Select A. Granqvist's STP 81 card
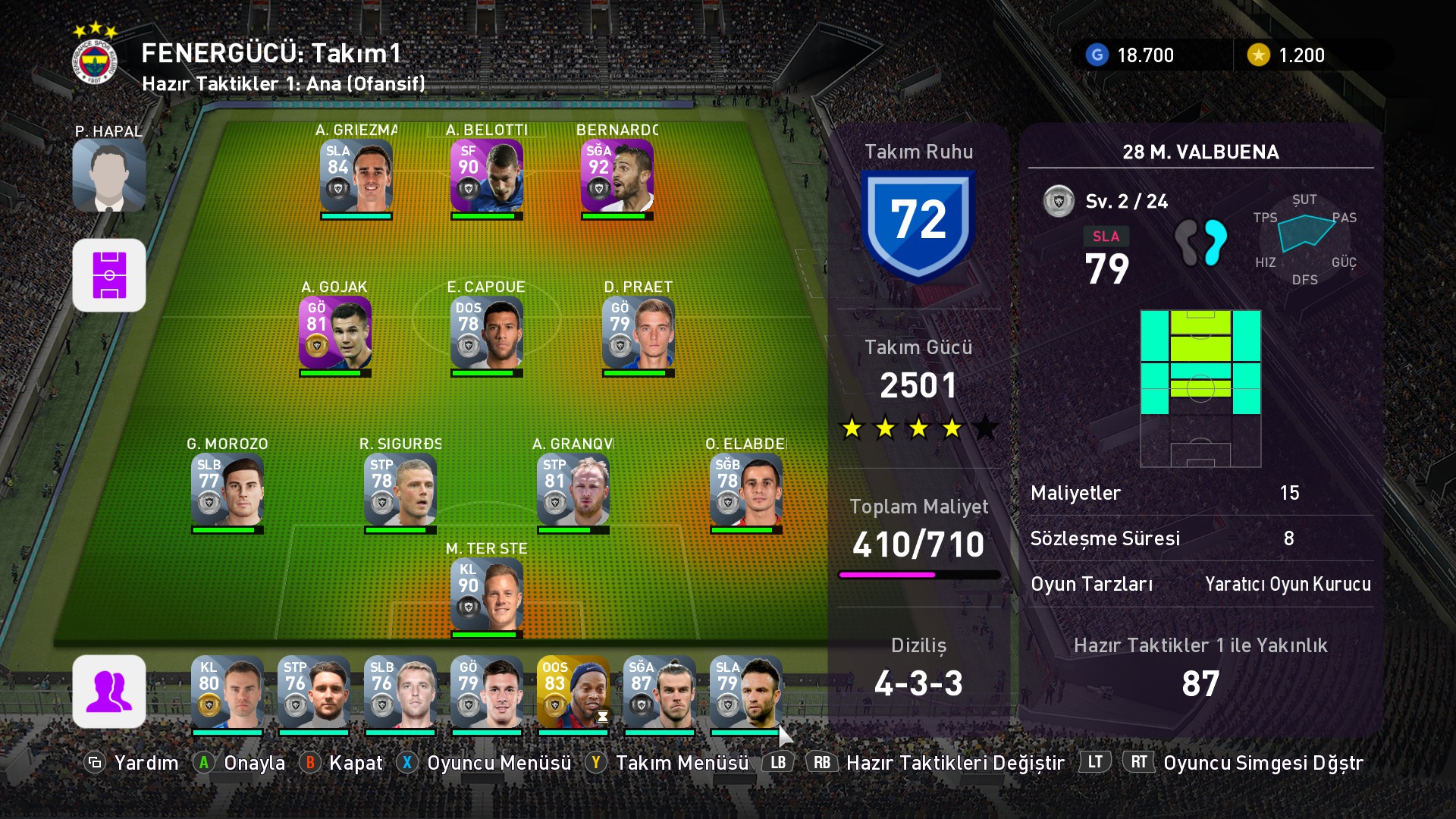 pyautogui.click(x=573, y=490)
